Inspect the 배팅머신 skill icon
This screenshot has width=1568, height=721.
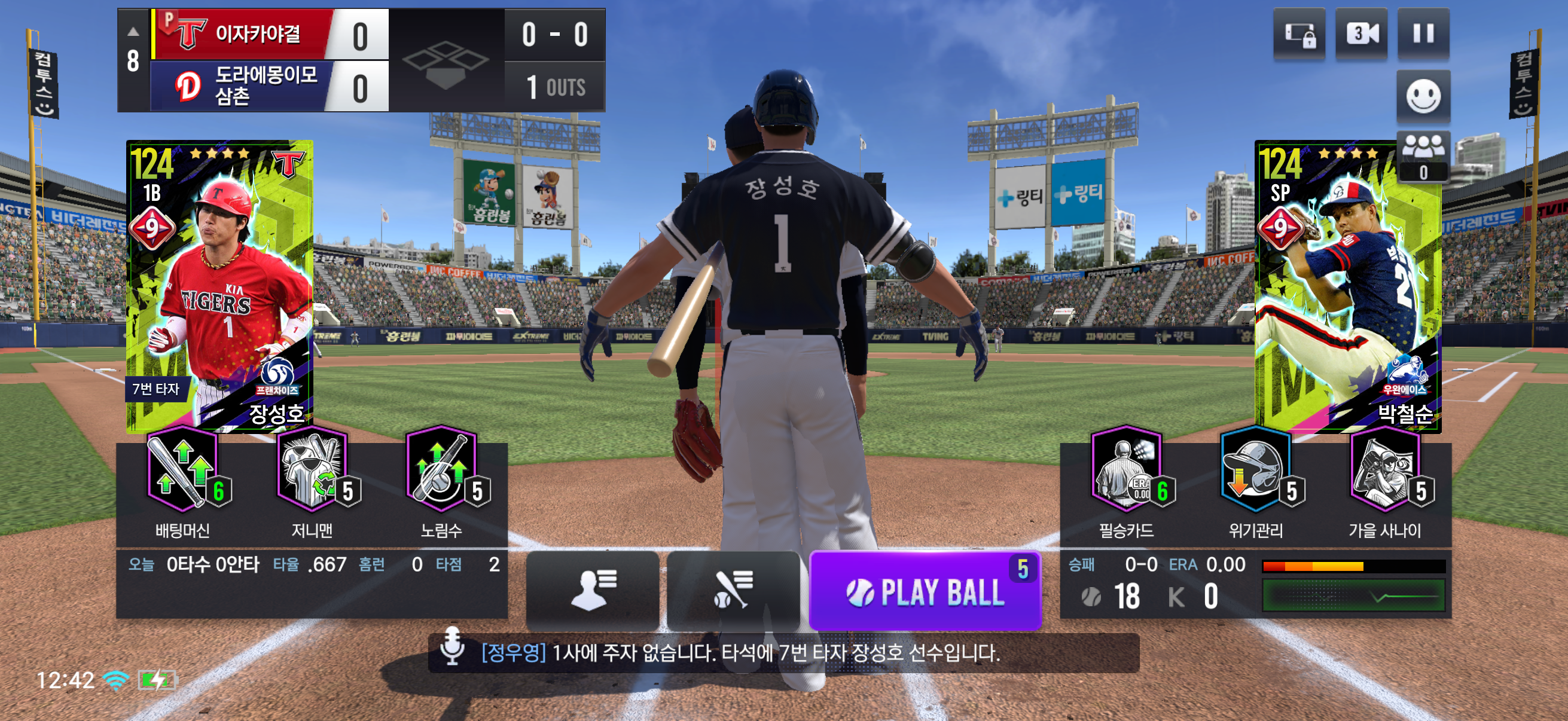pos(182,472)
